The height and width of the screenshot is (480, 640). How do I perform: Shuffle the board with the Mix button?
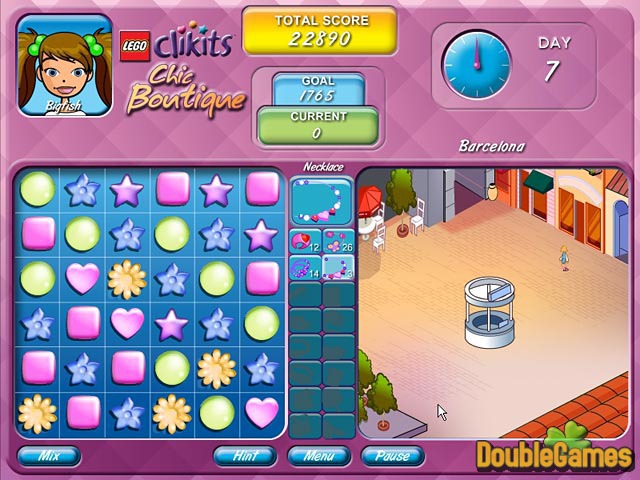pos(47,455)
